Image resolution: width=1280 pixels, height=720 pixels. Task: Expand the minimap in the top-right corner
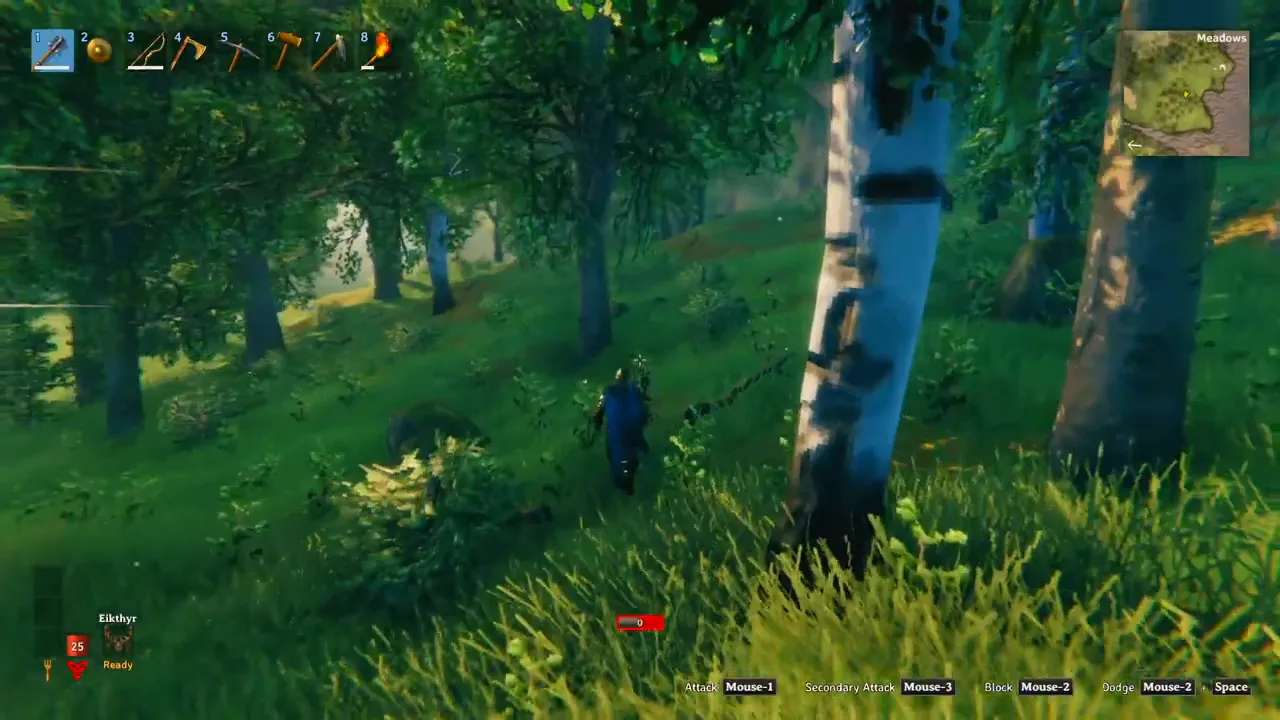pyautogui.click(x=1186, y=93)
